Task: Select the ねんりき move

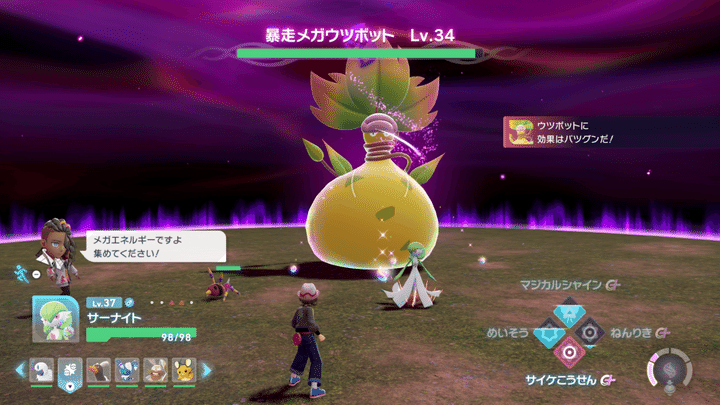Action: [590, 331]
